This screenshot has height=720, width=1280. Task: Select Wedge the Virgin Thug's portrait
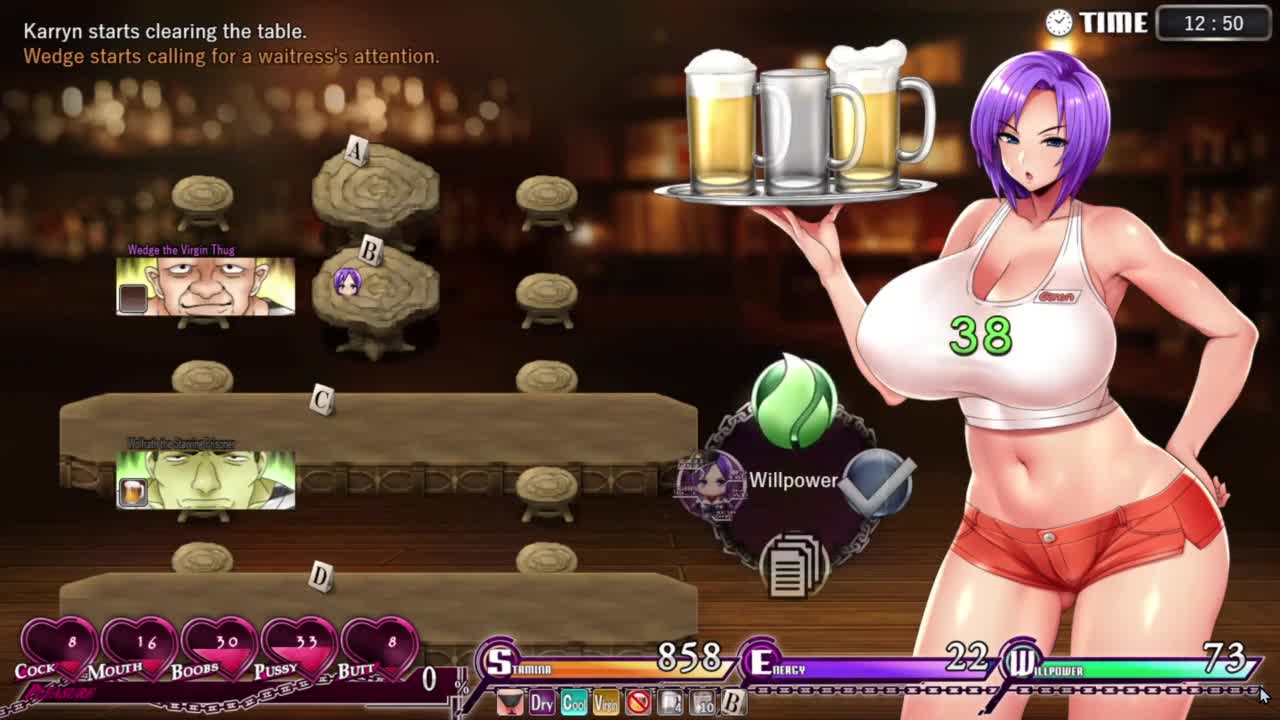point(206,287)
